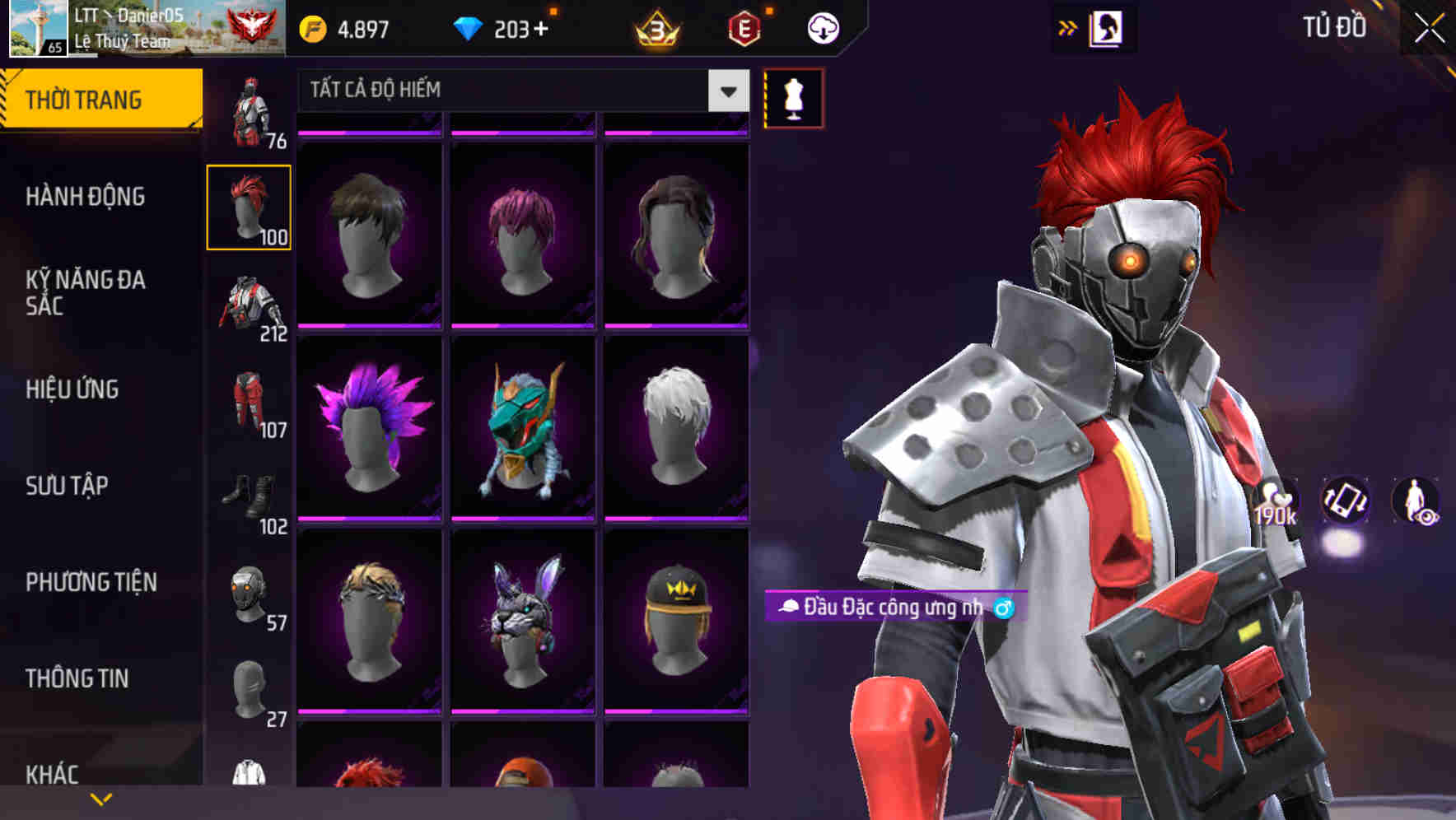Expand the double-arrow panel near top right
The image size is (1456, 820).
1066,27
